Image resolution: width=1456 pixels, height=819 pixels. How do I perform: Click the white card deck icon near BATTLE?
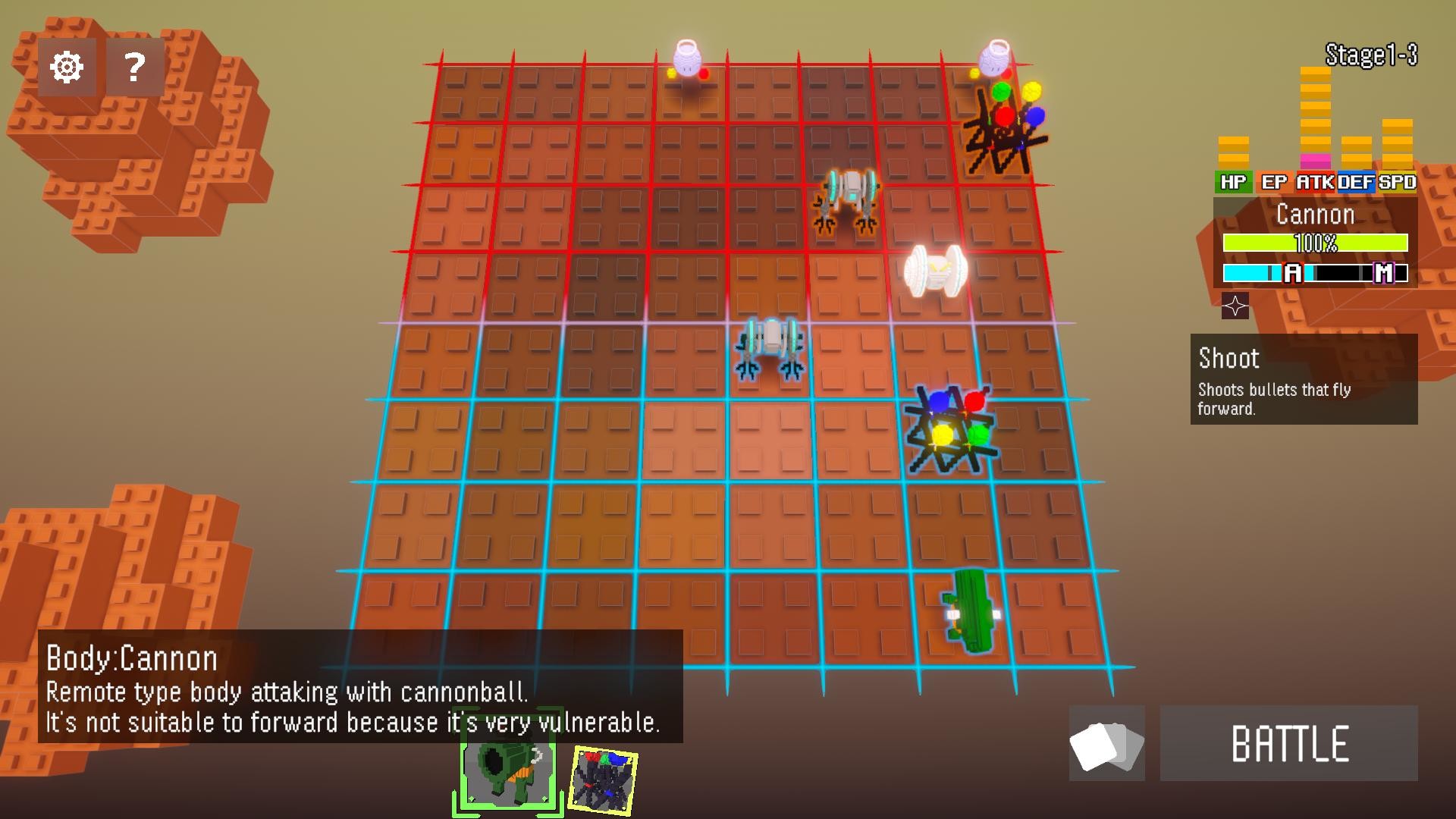1106,744
